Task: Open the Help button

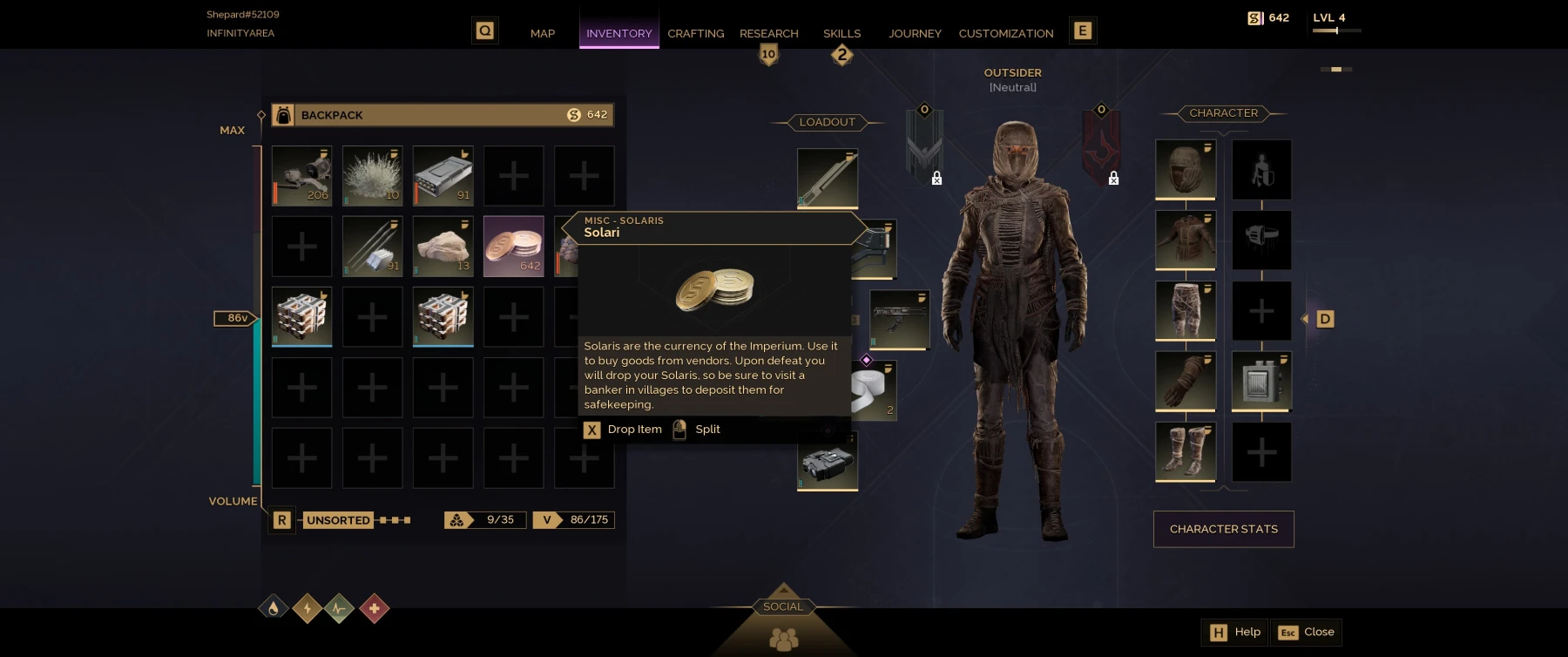Action: (1236, 632)
